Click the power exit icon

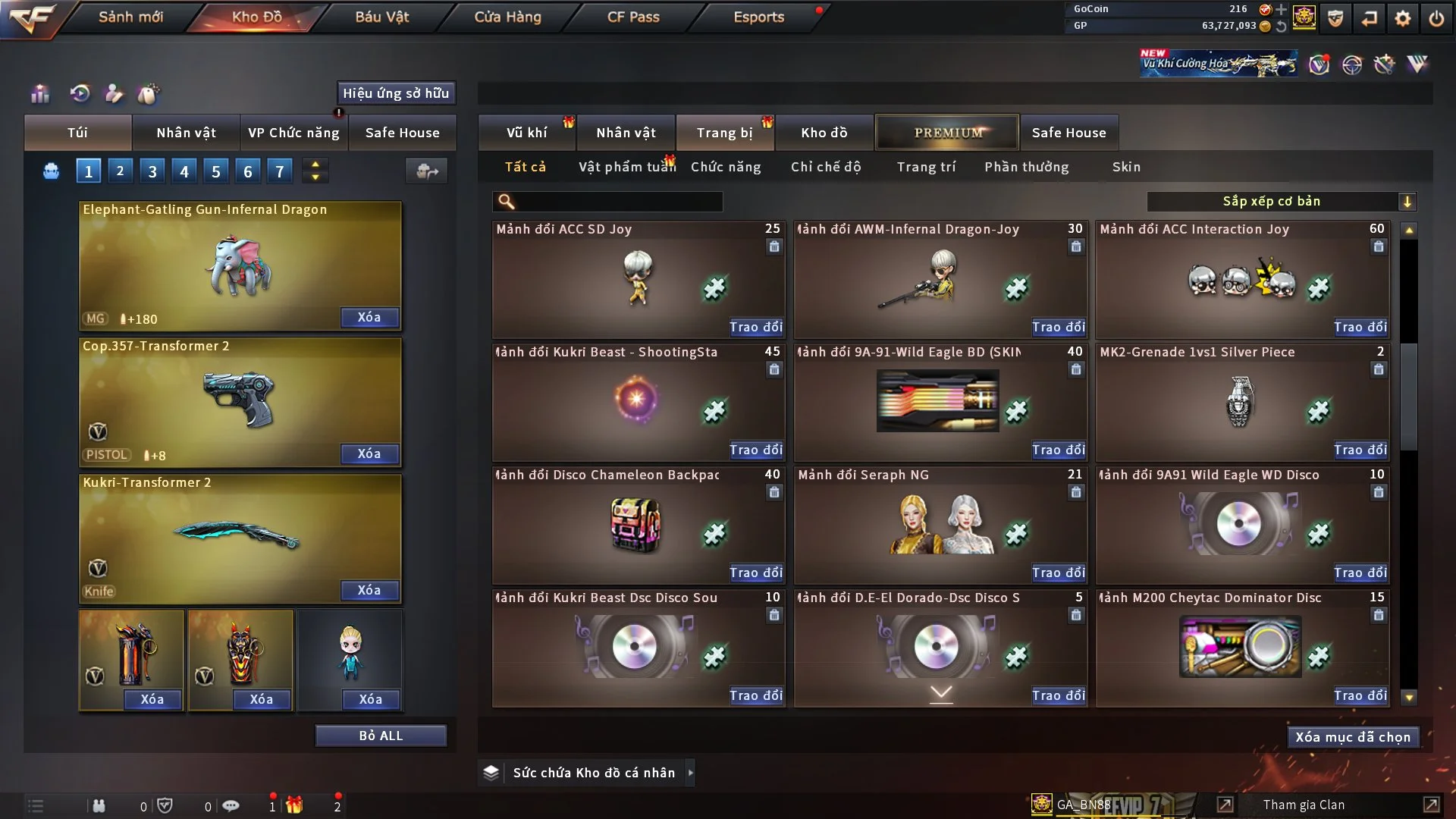coord(1436,18)
